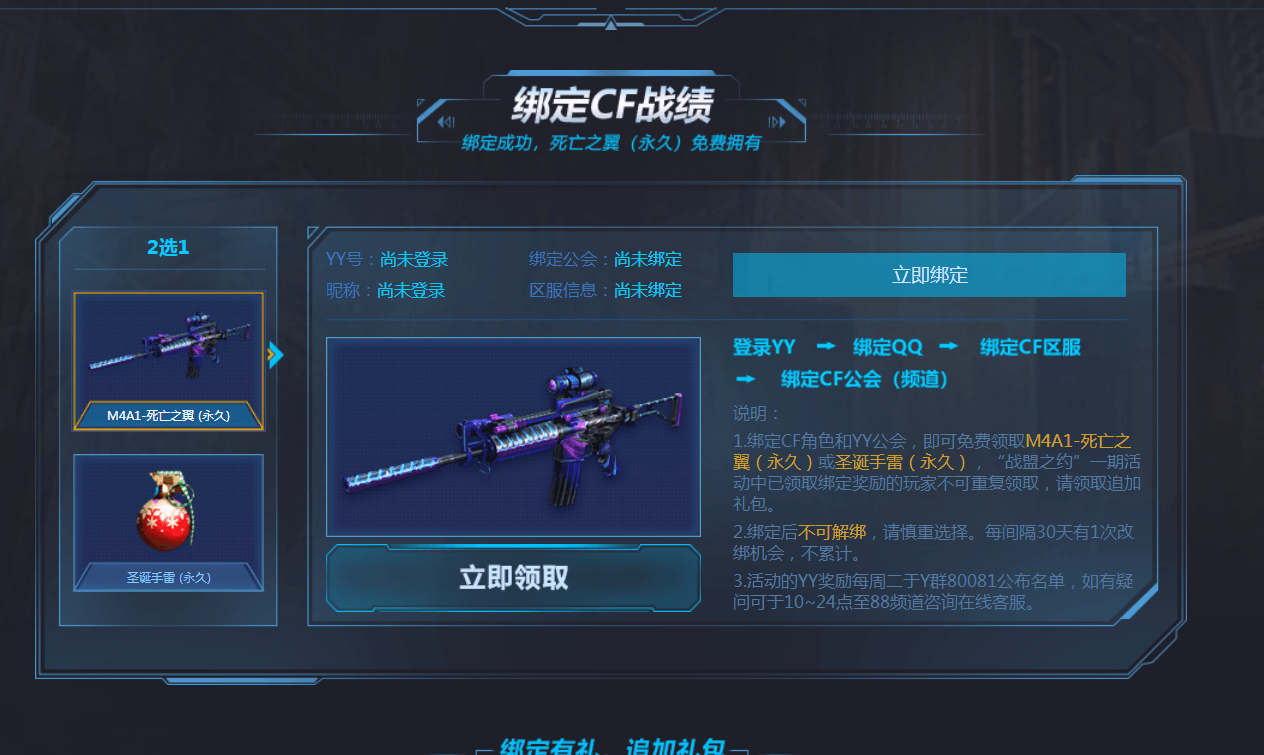Open the large M4A1 rifle preview image

(513, 436)
